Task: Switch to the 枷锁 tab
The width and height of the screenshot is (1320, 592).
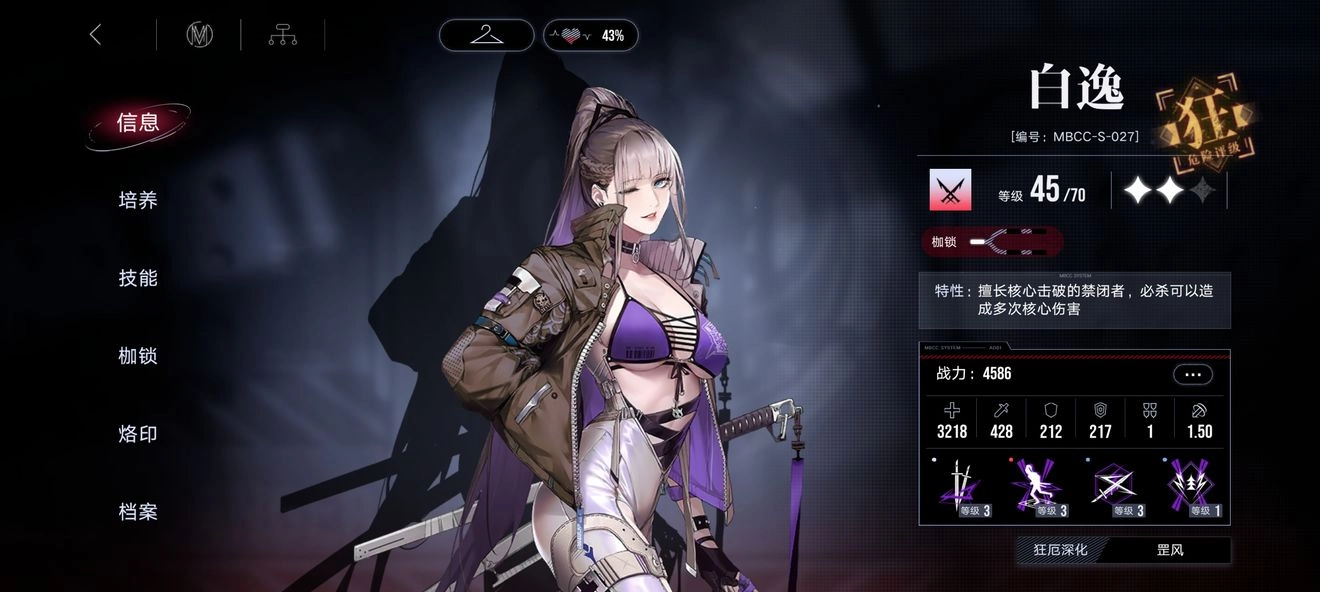Action: [x=138, y=356]
